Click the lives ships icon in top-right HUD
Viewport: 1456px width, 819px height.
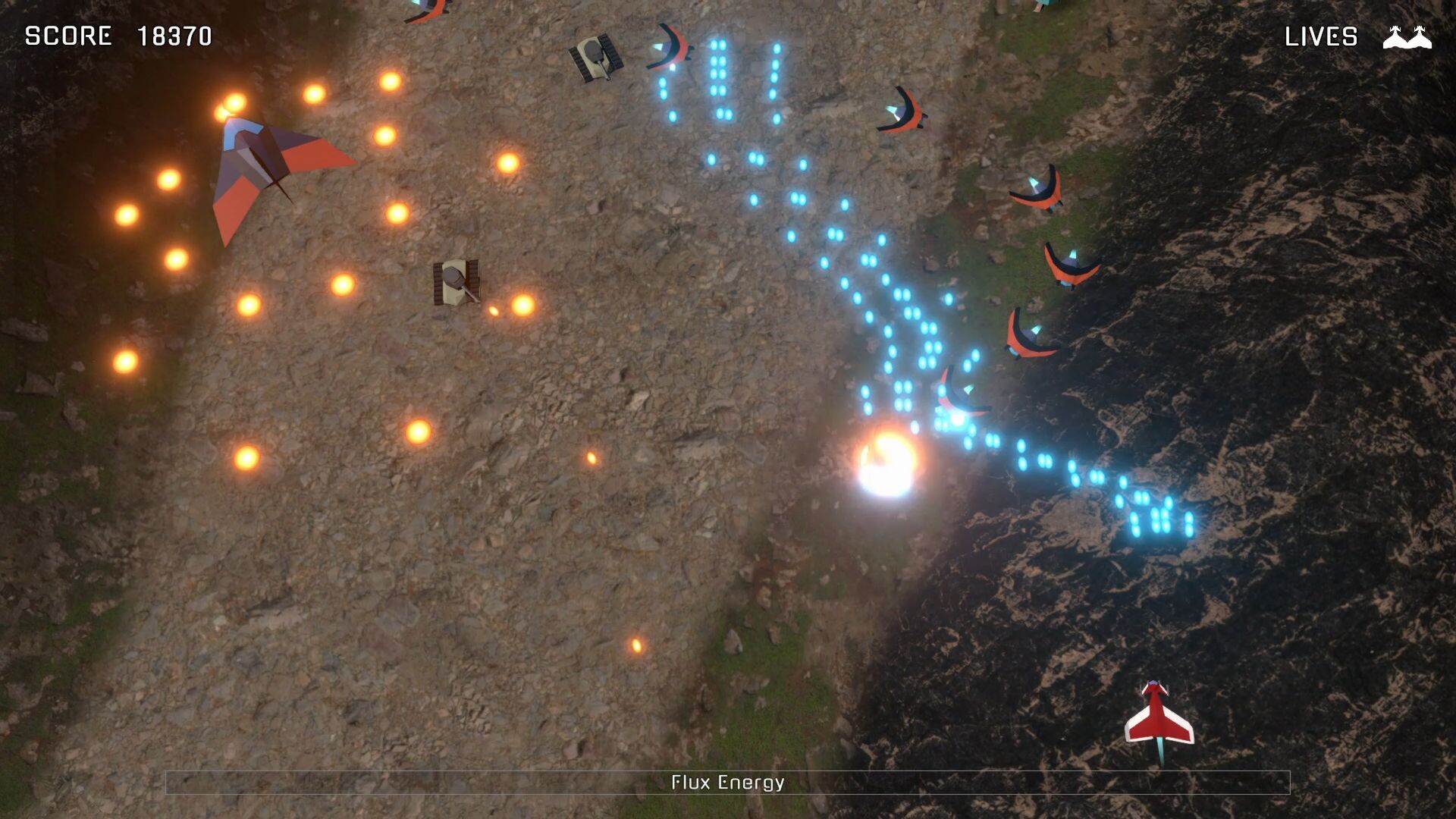pos(1406,36)
